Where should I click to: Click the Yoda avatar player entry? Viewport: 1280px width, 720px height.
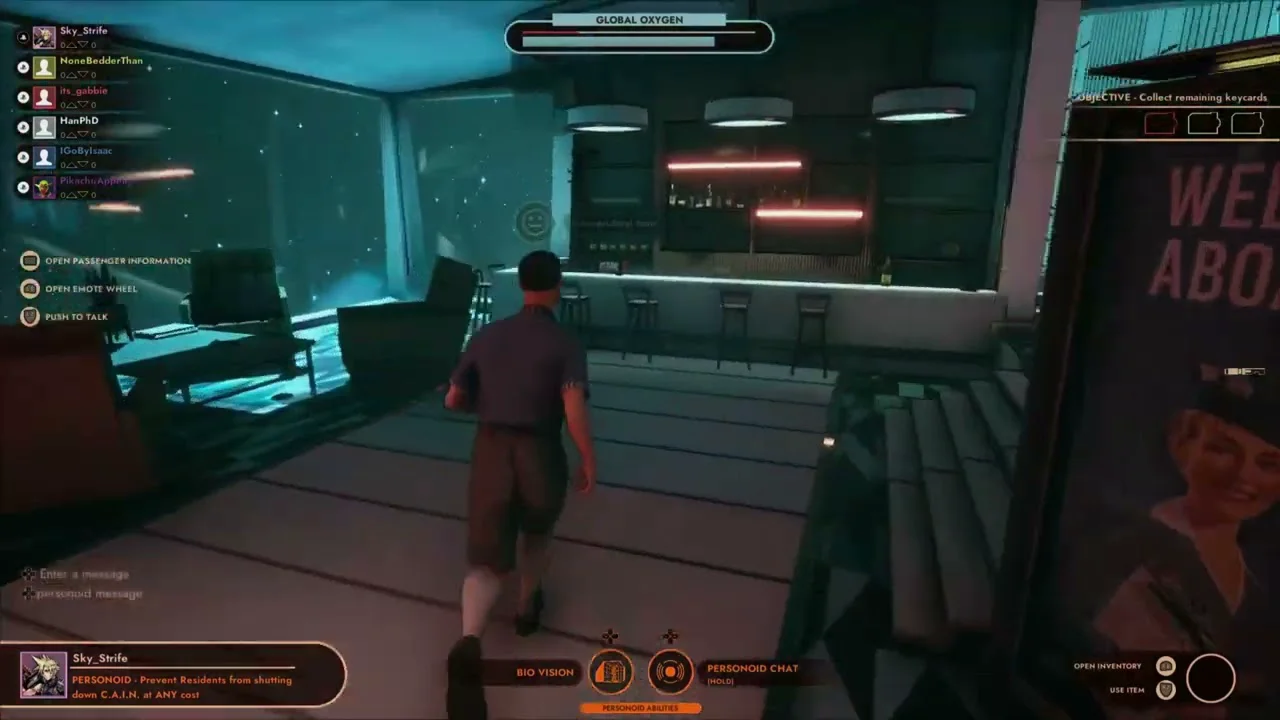pyautogui.click(x=44, y=187)
